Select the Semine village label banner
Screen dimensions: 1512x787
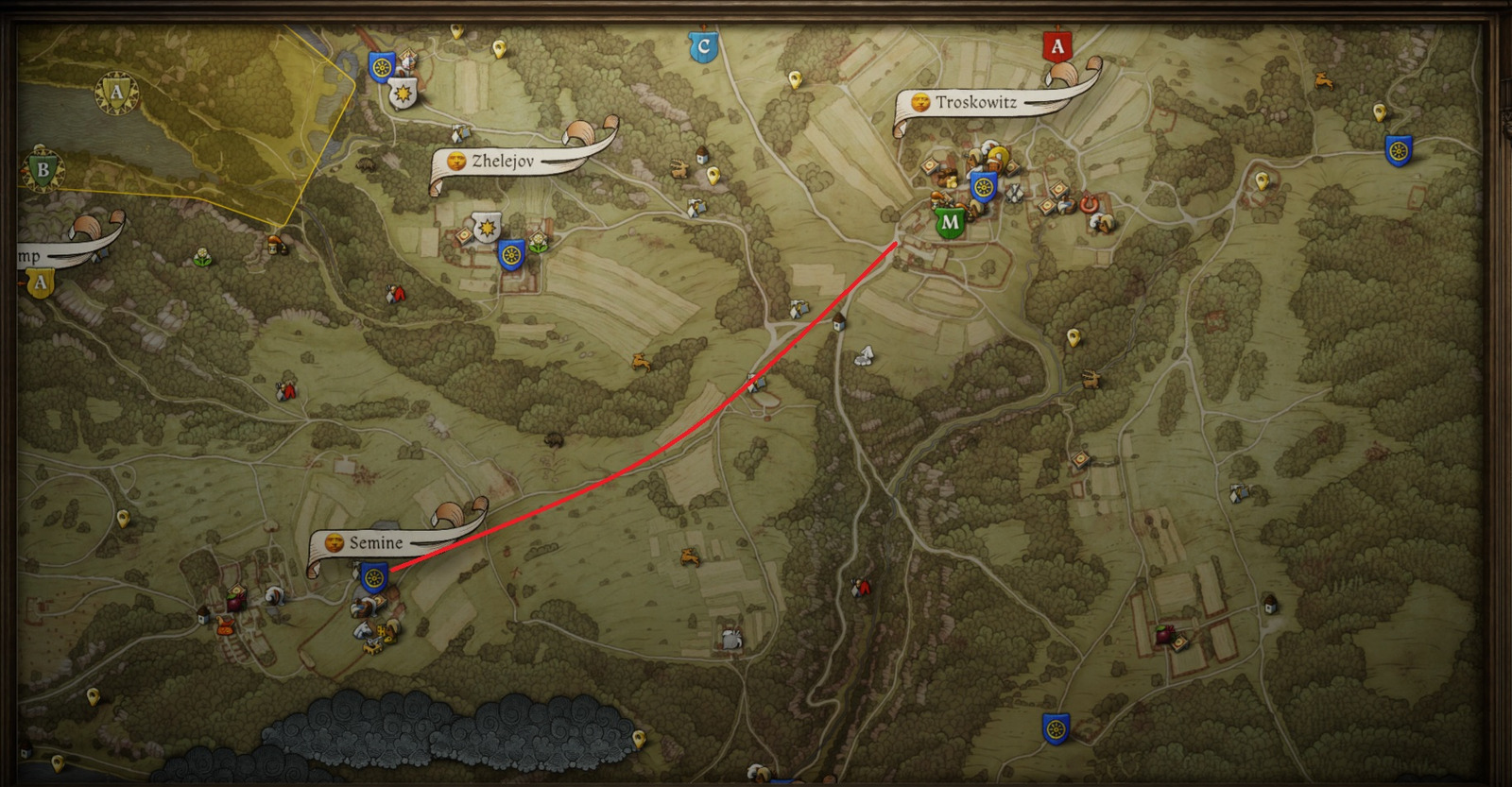pos(375,543)
